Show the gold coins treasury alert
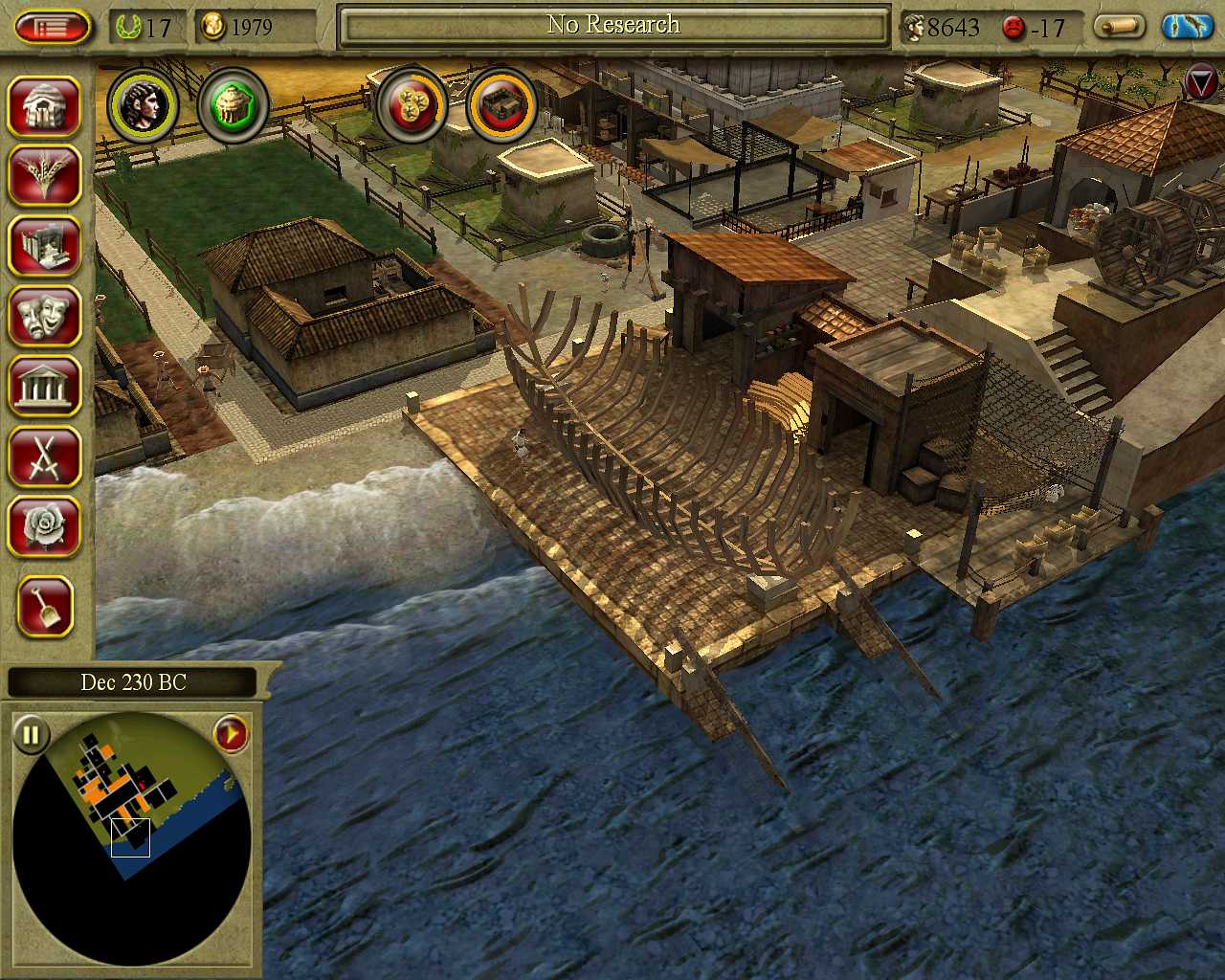Screen dimensions: 1225x980 coord(412,104)
